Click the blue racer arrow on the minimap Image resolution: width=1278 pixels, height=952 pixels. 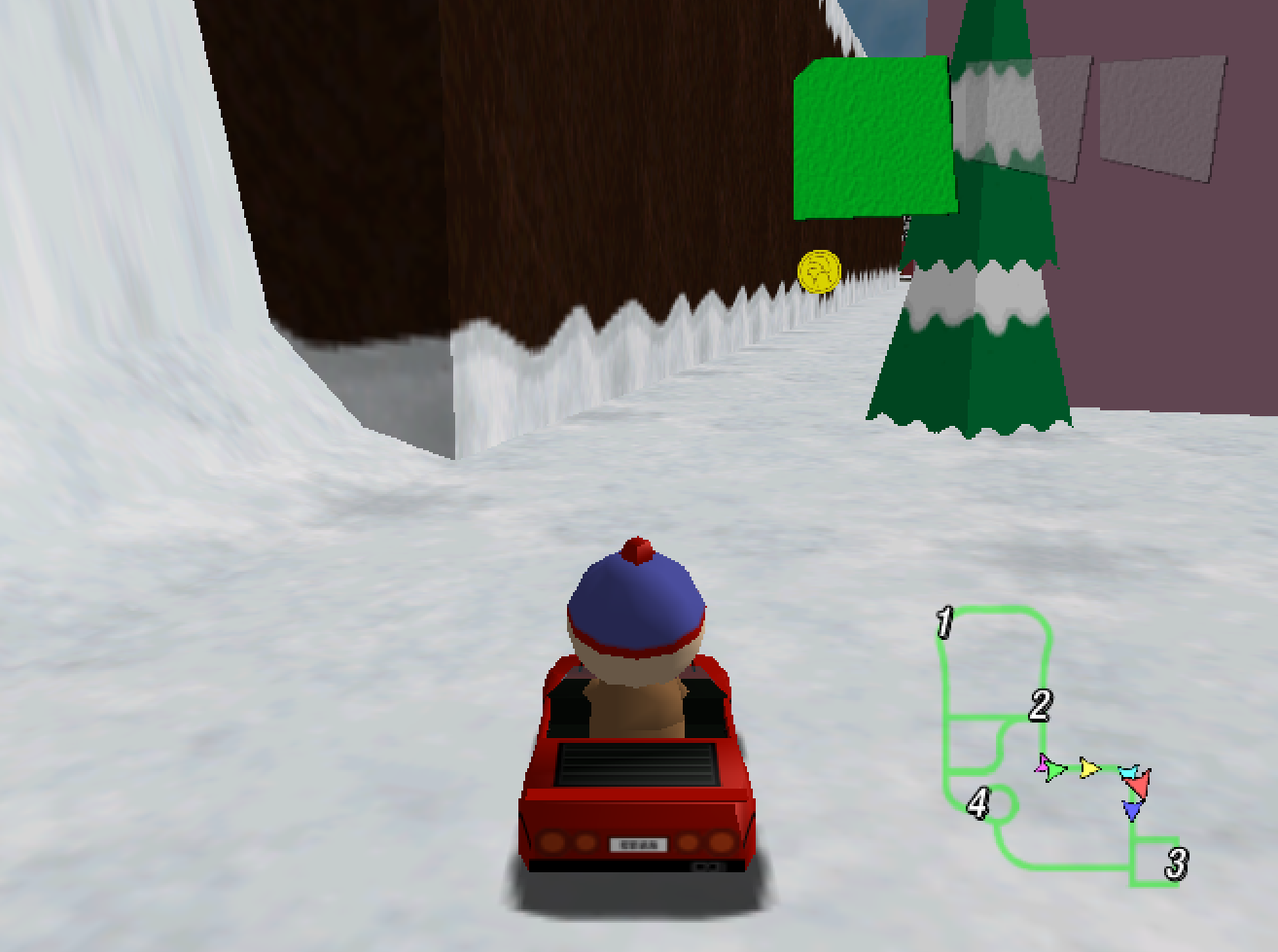[1132, 809]
